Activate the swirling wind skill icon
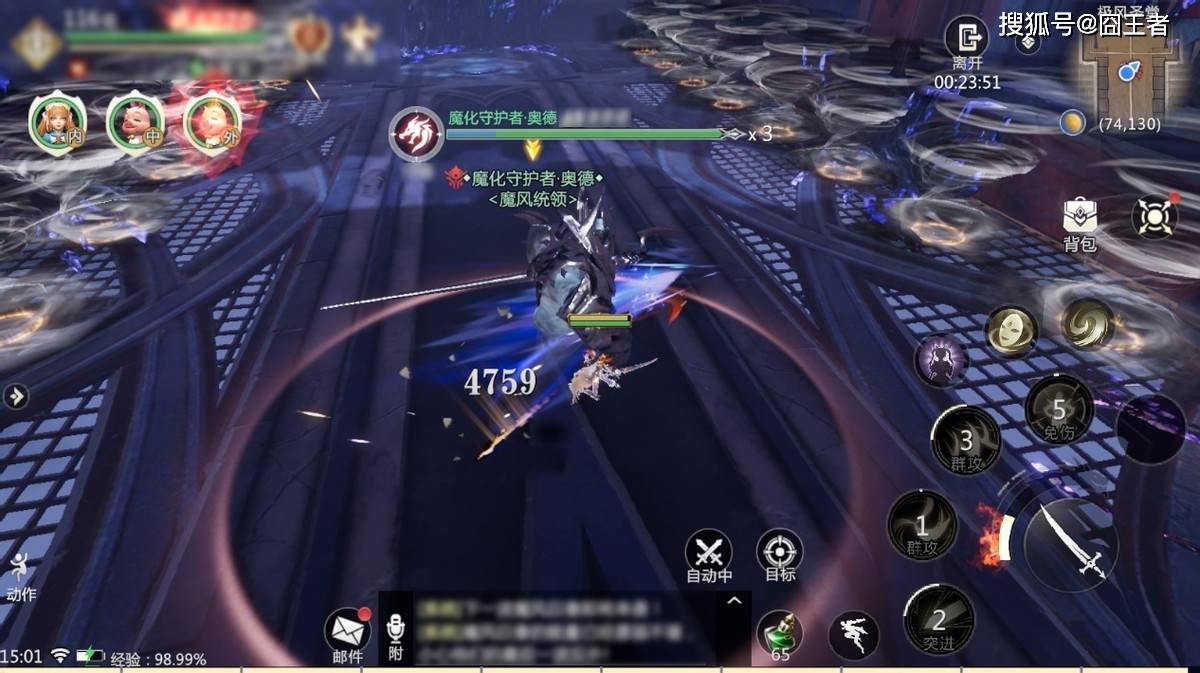This screenshot has height=673, width=1200. [1087, 324]
